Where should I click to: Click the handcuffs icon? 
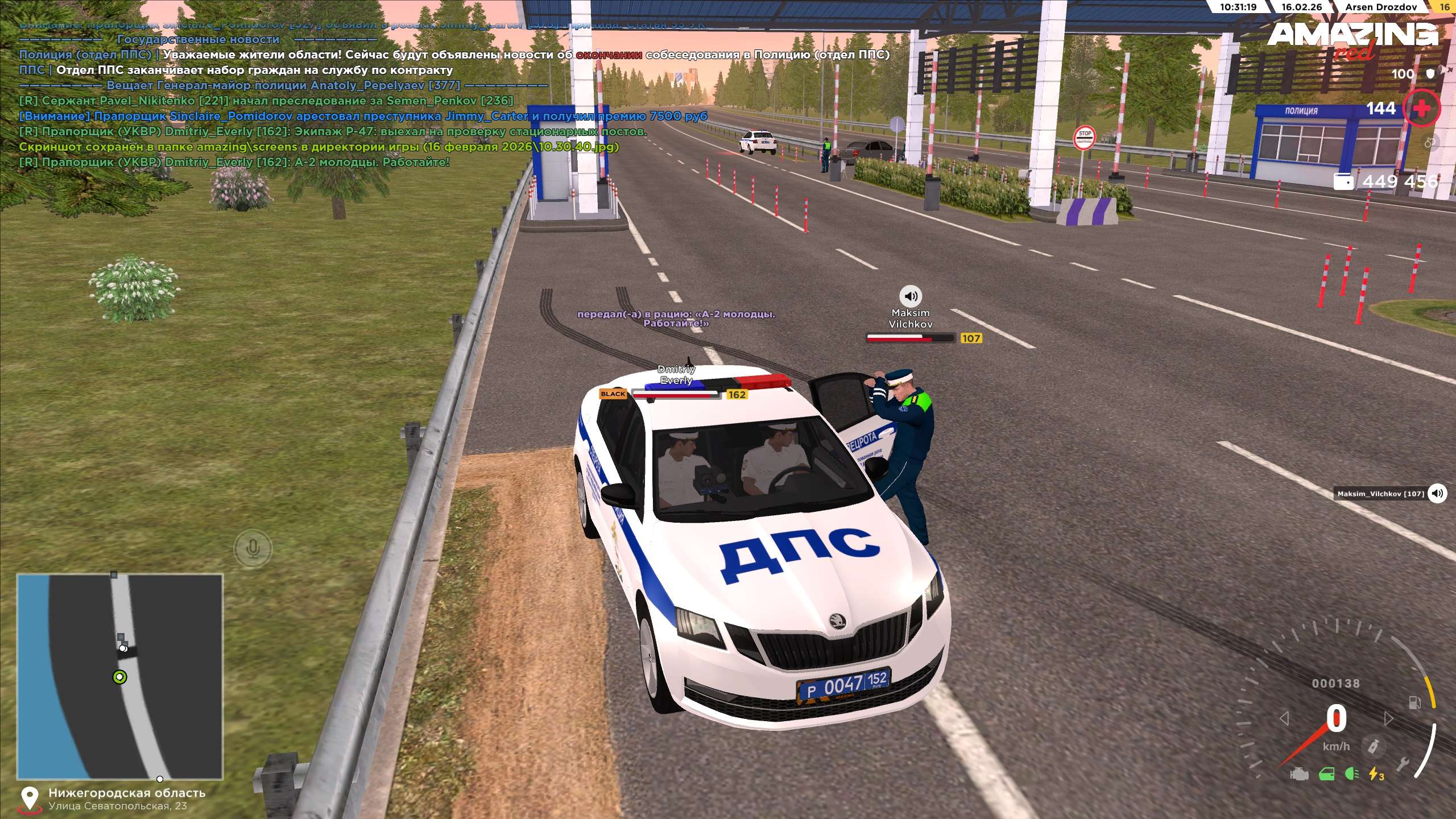1430,142
